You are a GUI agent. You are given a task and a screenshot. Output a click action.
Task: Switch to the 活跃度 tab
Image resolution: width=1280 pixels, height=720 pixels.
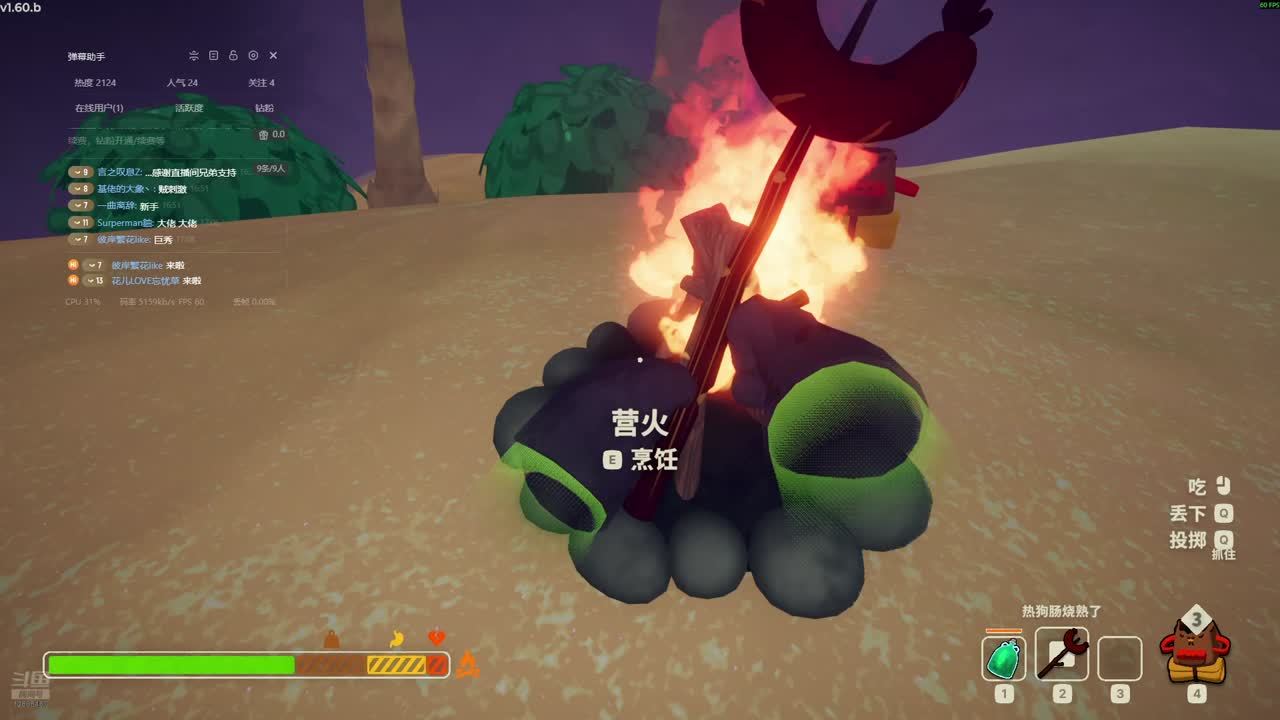point(189,108)
